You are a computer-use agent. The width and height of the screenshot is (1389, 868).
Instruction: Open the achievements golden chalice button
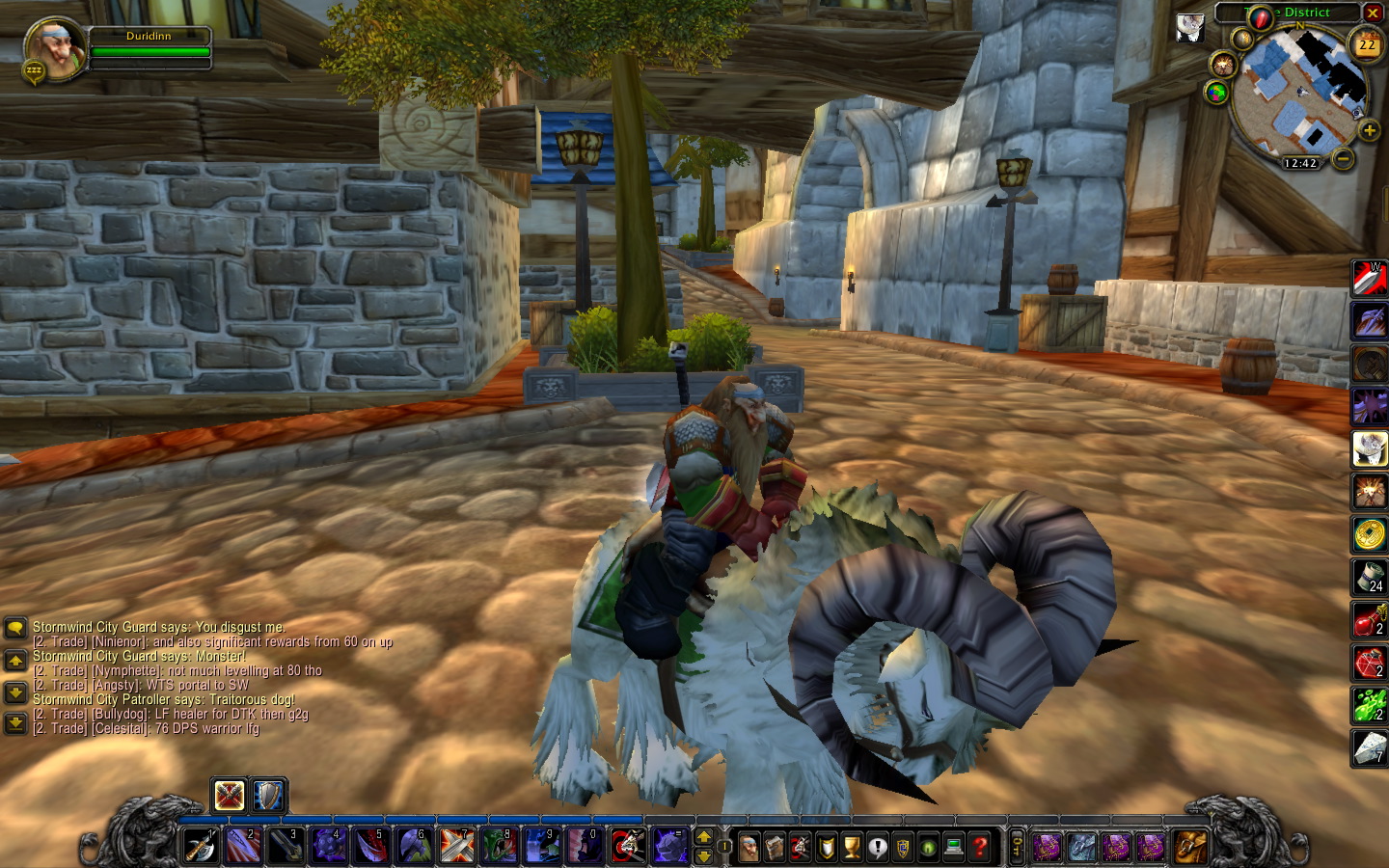852,848
